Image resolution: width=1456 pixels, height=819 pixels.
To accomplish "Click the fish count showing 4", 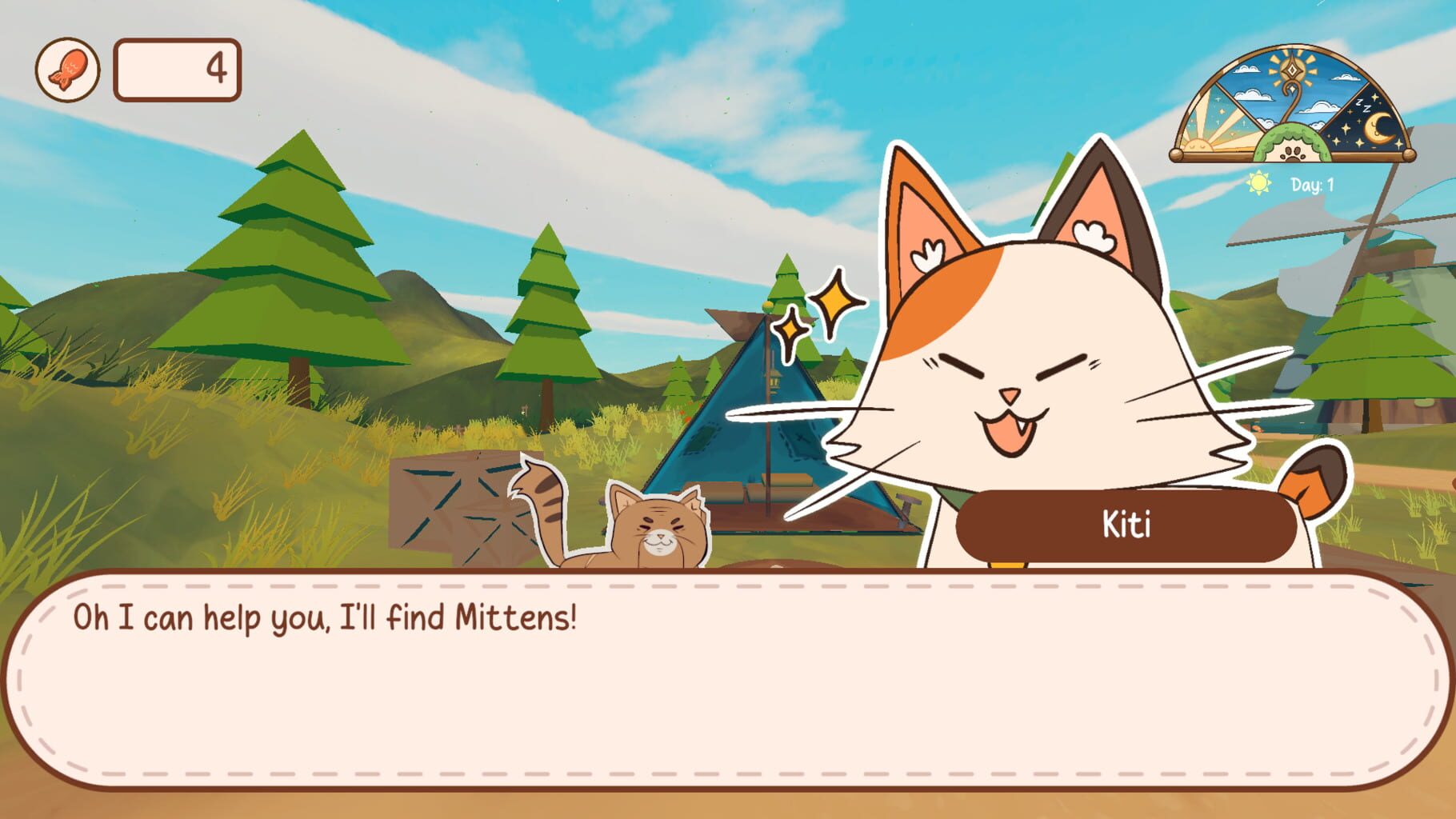I will coord(216,70).
